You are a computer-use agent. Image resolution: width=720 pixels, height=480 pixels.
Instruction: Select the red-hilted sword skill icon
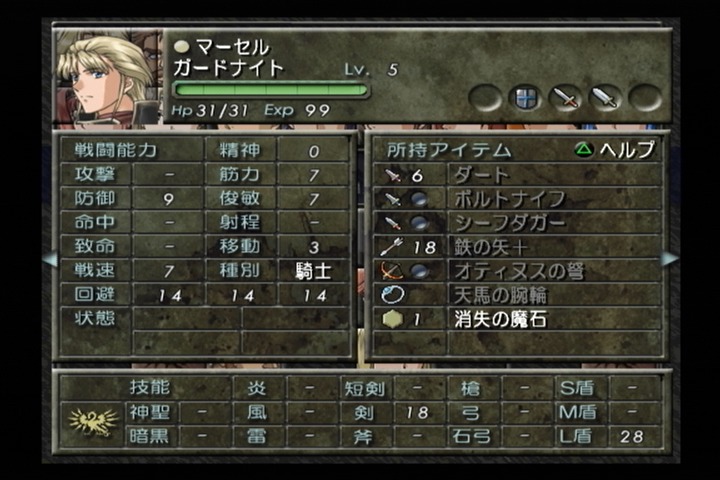coord(566,98)
